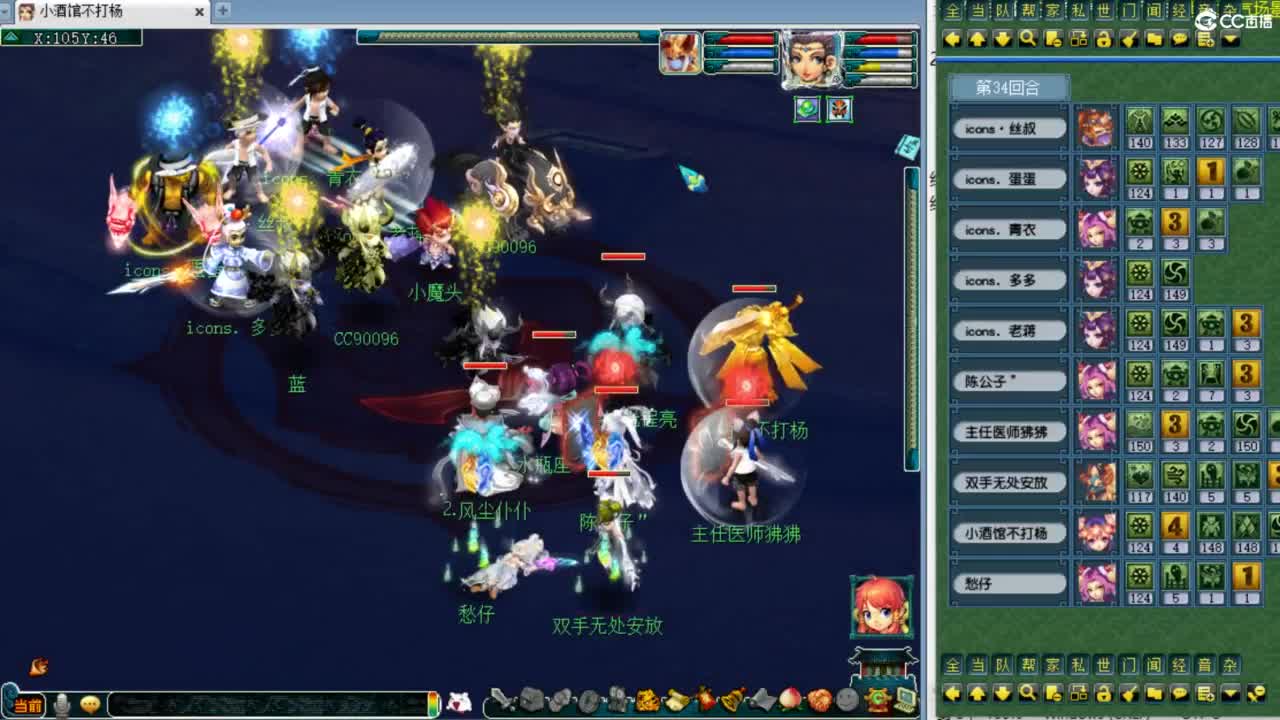The width and height of the screenshot is (1280, 720).
Task: Click the 小酒馆不打杨 name button in the battle list
Action: [x=1007, y=532]
